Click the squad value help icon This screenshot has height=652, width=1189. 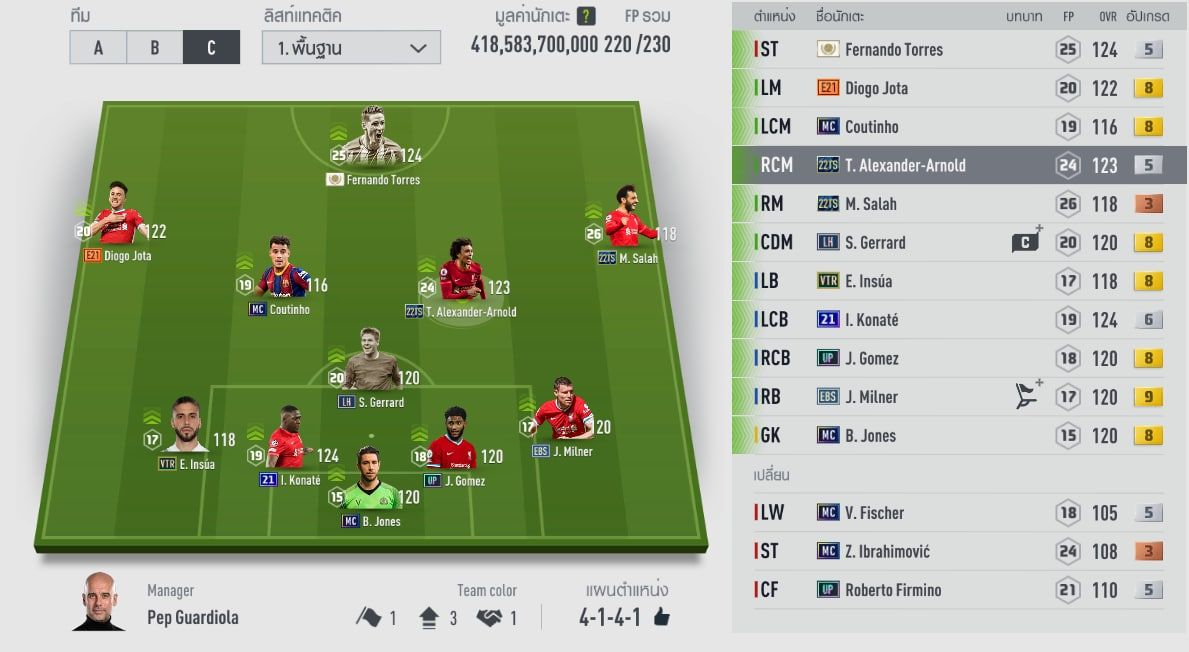[587, 17]
